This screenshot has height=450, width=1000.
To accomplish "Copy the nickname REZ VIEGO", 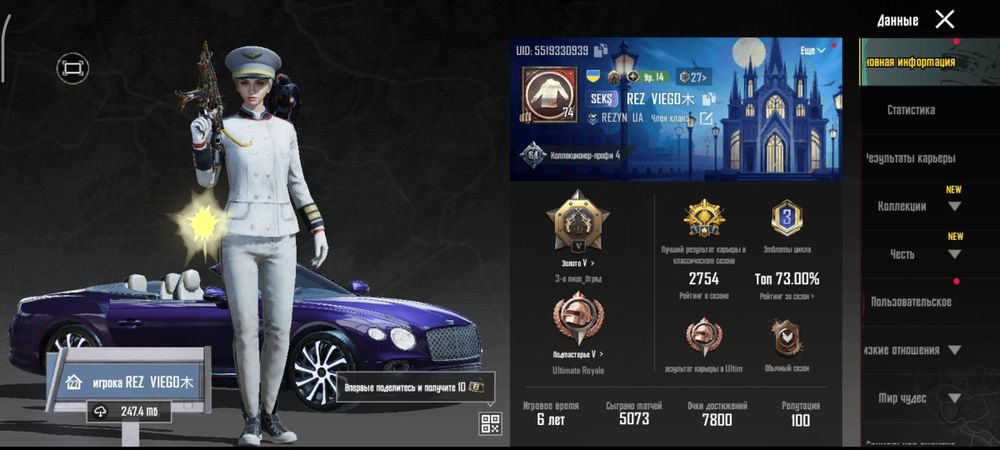I will click(710, 99).
